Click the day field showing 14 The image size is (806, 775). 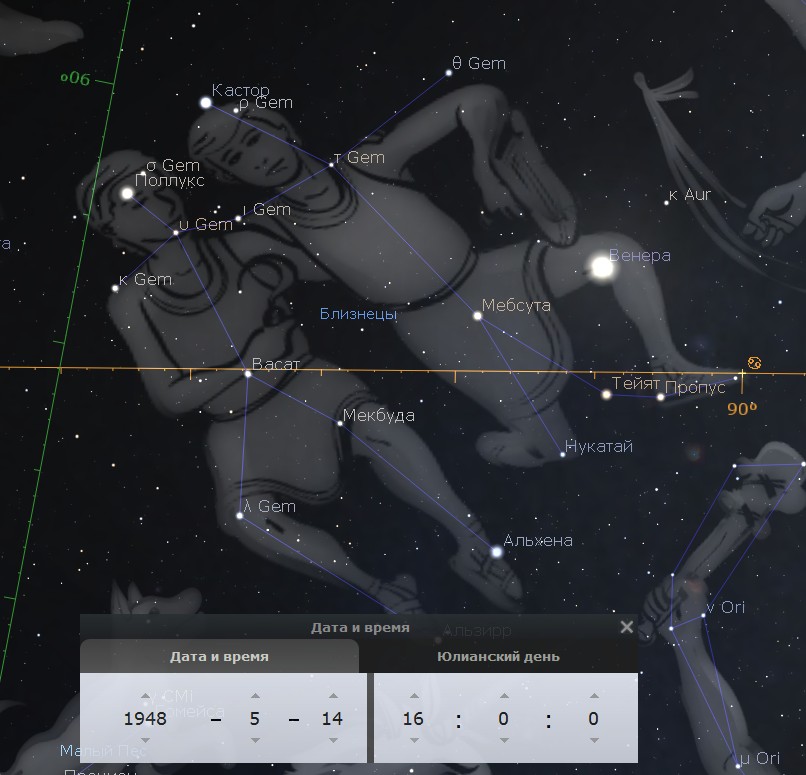pos(332,718)
